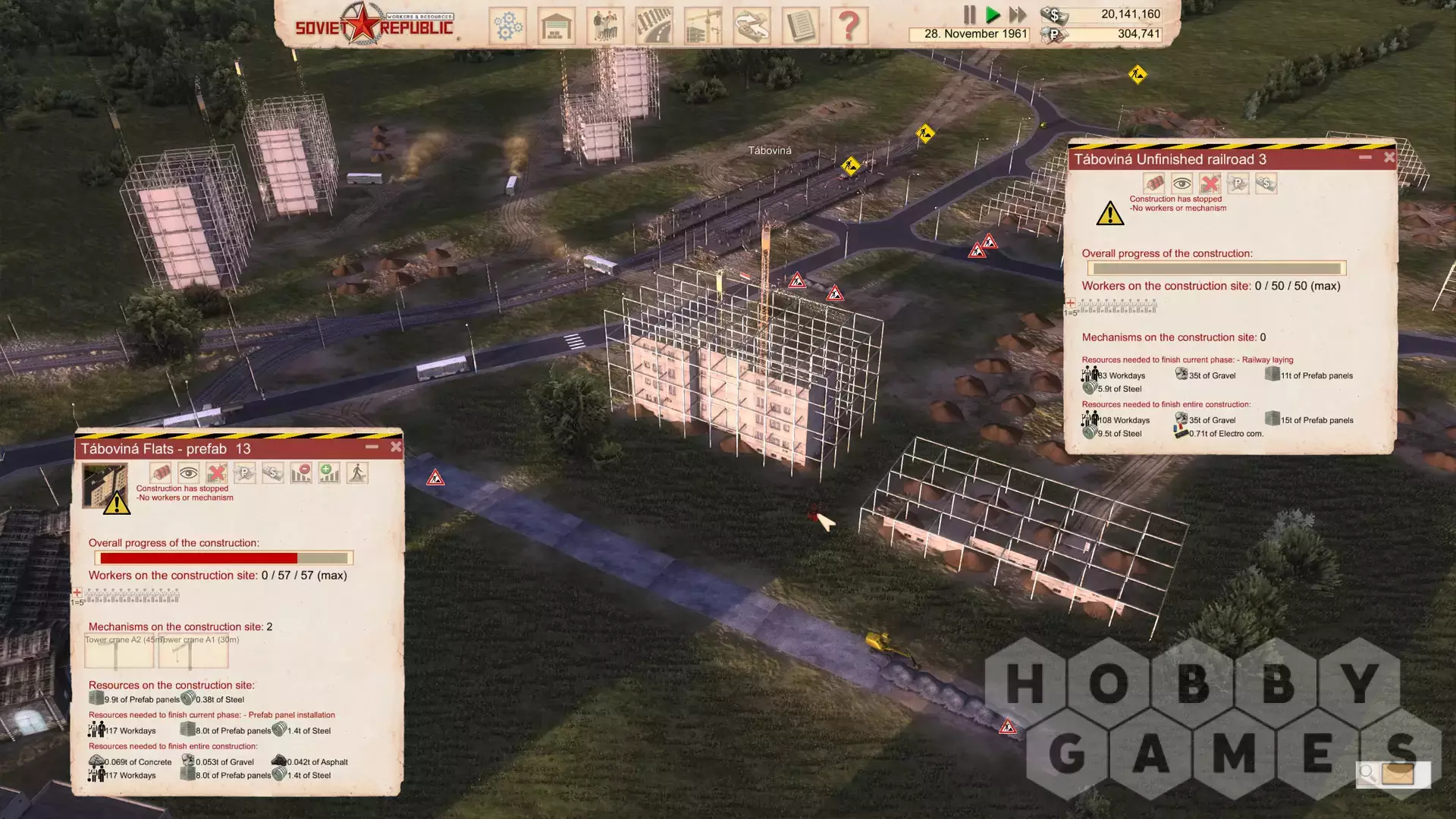Viewport: 1456px width, 819px height.
Task: Buy railroad construction with dollars icon
Action: (1266, 184)
